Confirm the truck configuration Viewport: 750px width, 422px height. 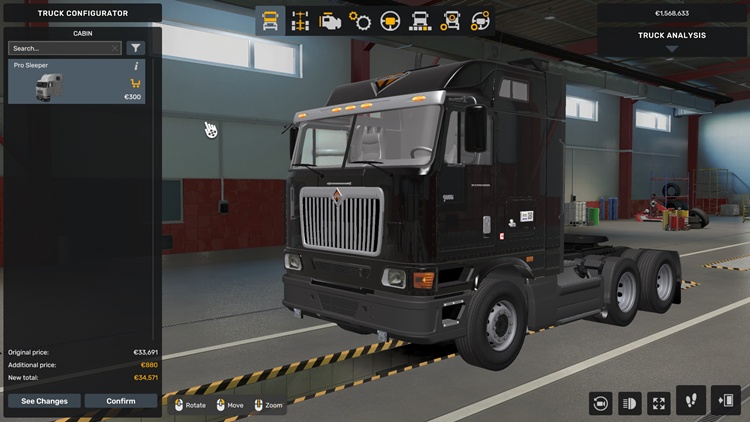[120, 401]
